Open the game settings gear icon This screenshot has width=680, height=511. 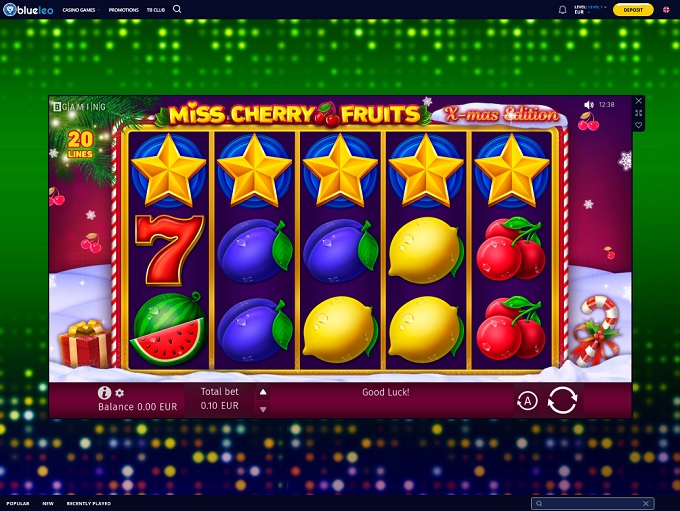click(120, 393)
